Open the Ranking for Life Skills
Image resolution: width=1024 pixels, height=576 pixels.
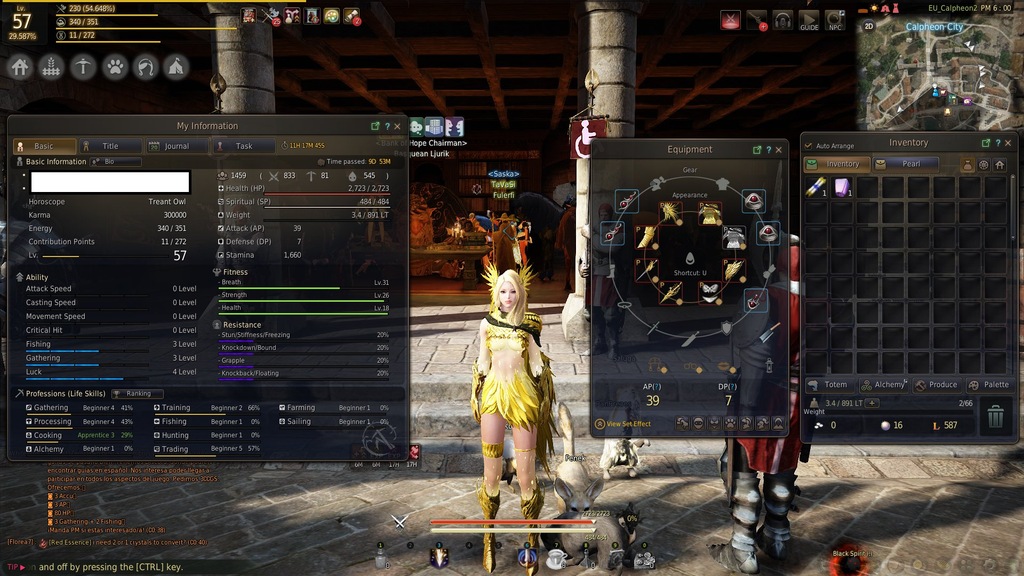pos(137,393)
